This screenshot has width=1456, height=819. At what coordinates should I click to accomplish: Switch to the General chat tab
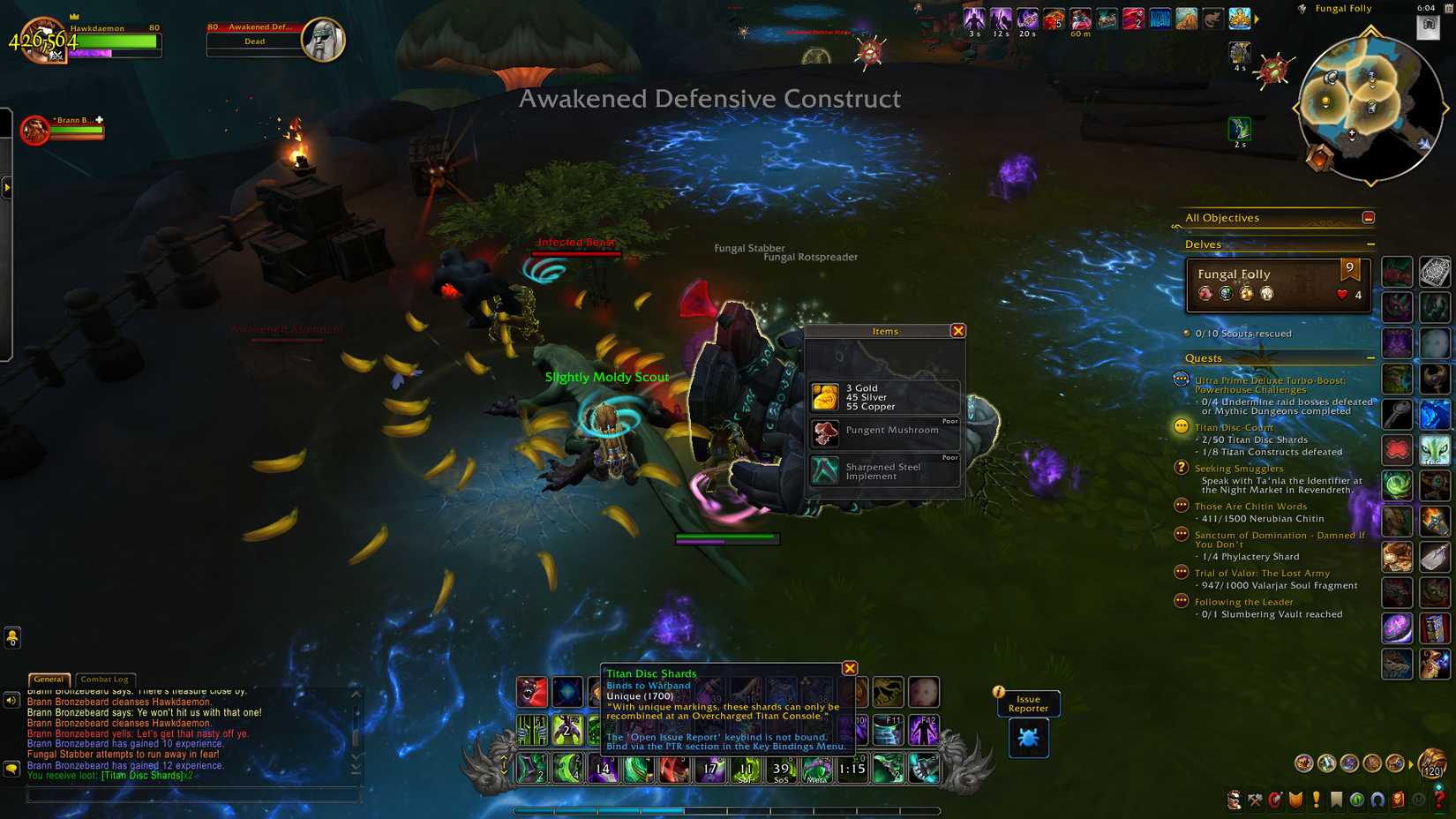pyautogui.click(x=49, y=680)
